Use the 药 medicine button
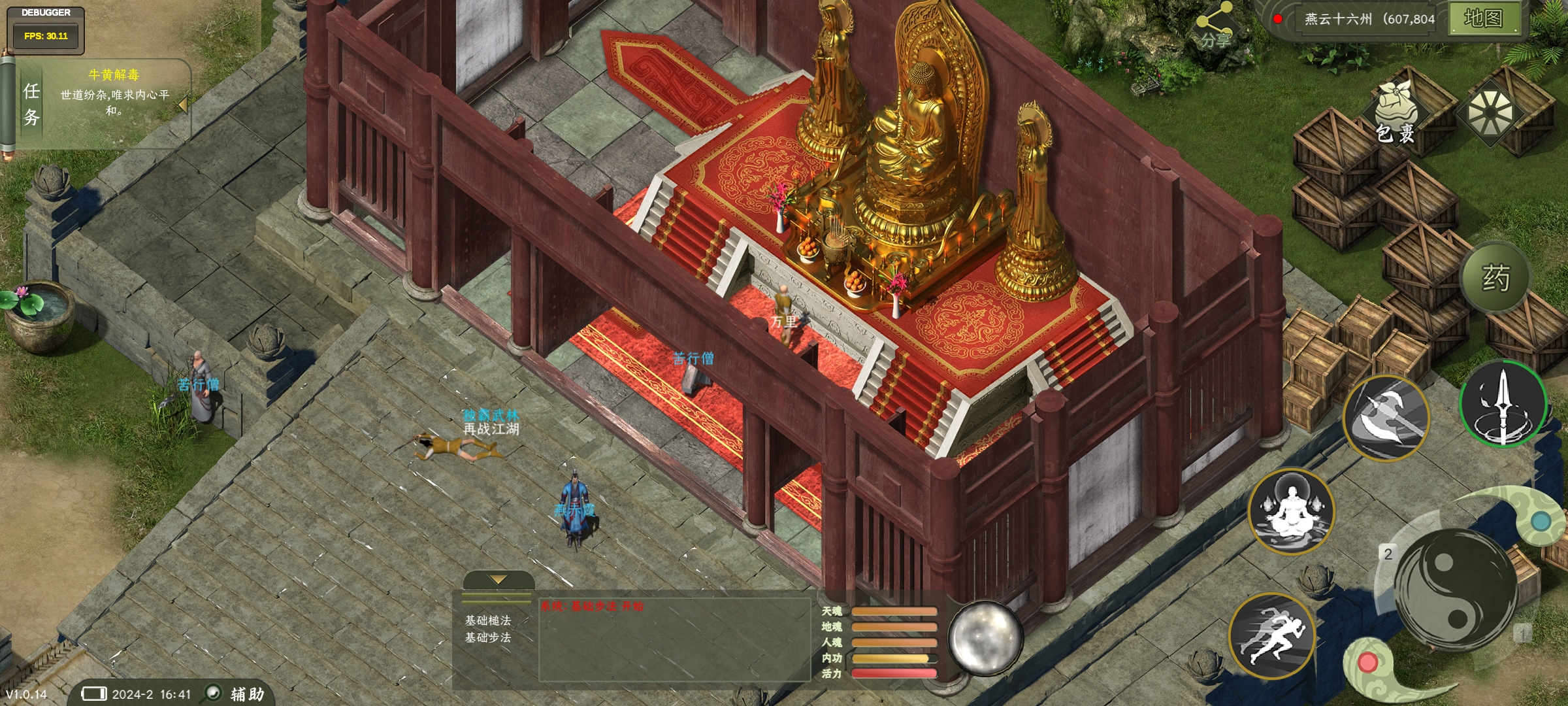The width and height of the screenshot is (1568, 706). click(x=1495, y=277)
